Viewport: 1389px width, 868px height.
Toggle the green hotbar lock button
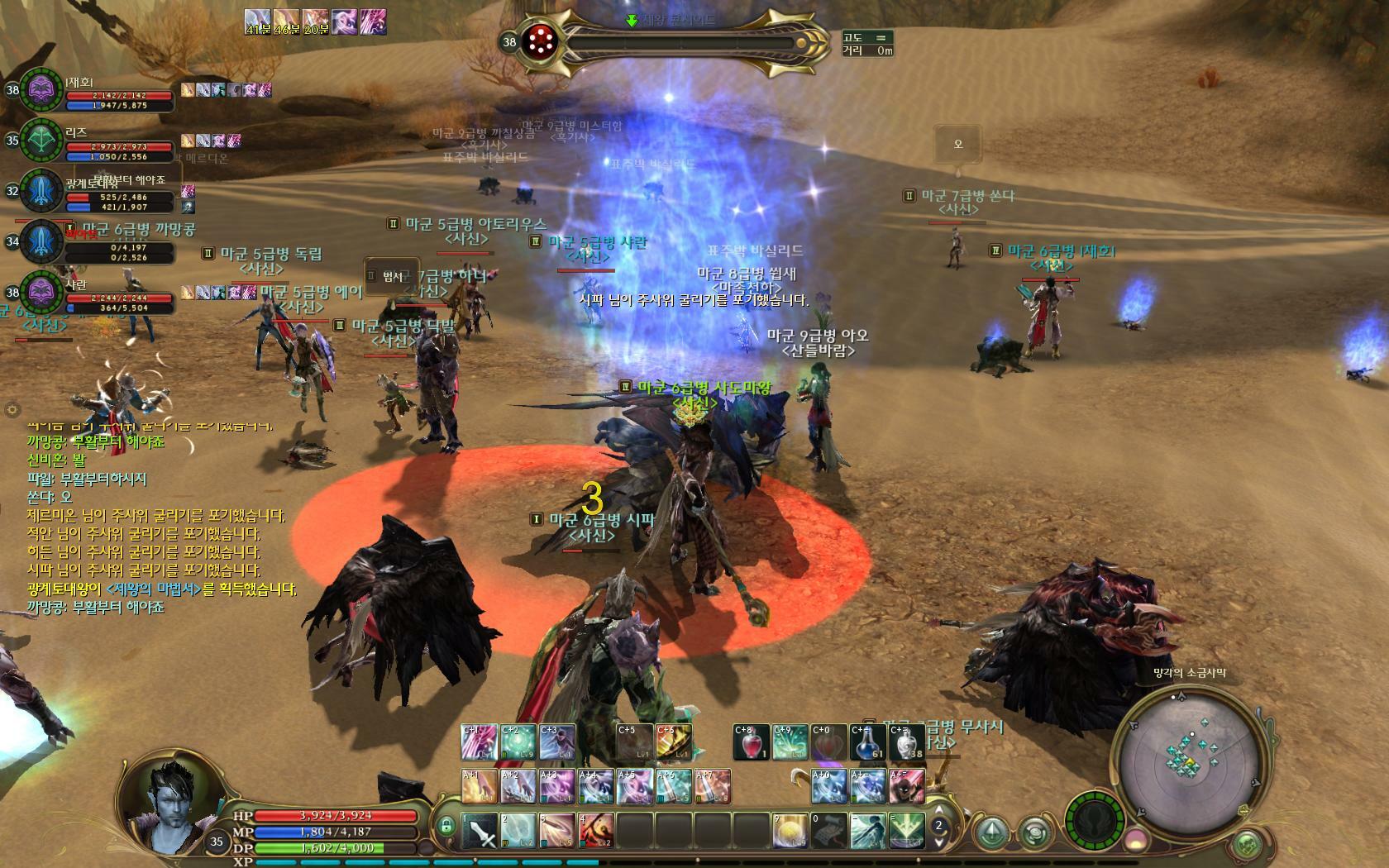tap(446, 825)
